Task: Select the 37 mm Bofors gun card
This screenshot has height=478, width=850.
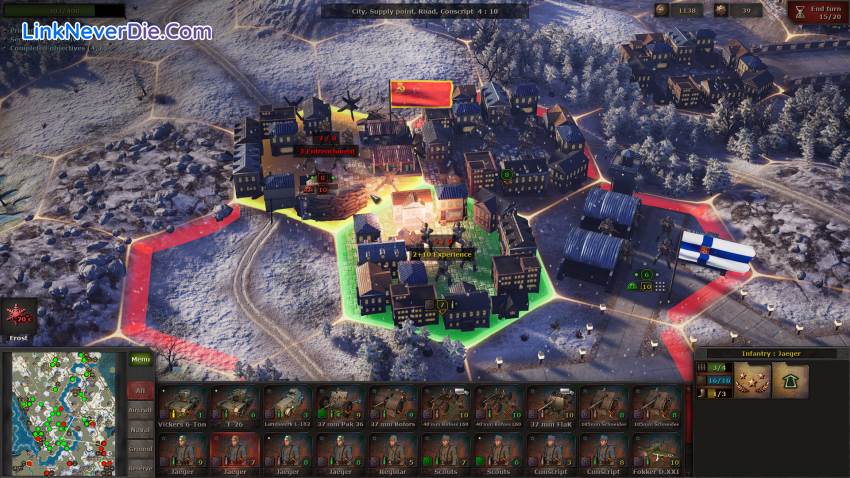Action: click(x=393, y=405)
